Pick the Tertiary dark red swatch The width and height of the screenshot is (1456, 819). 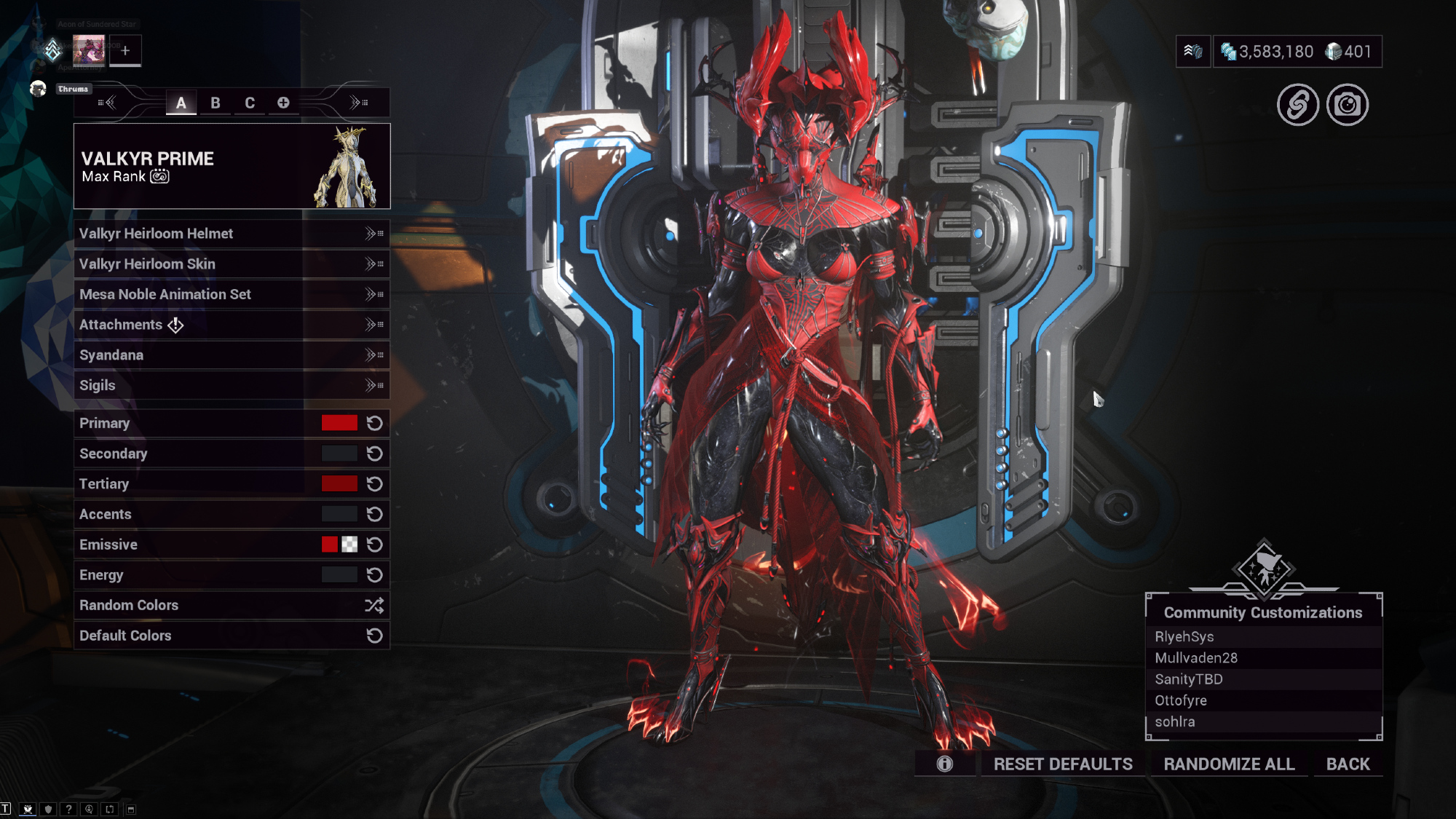tap(339, 484)
